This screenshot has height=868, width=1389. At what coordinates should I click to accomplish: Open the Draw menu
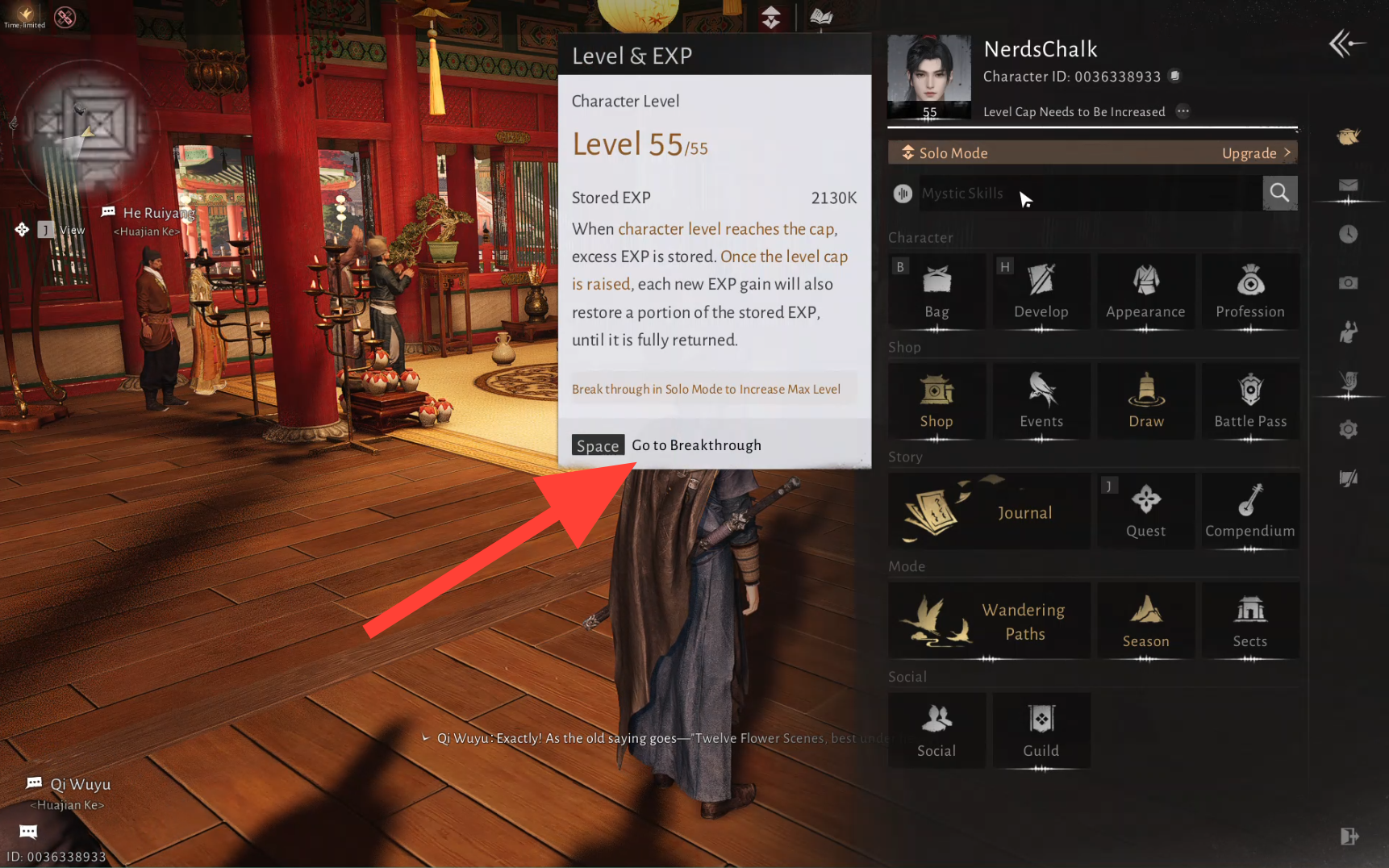pyautogui.click(x=1145, y=401)
